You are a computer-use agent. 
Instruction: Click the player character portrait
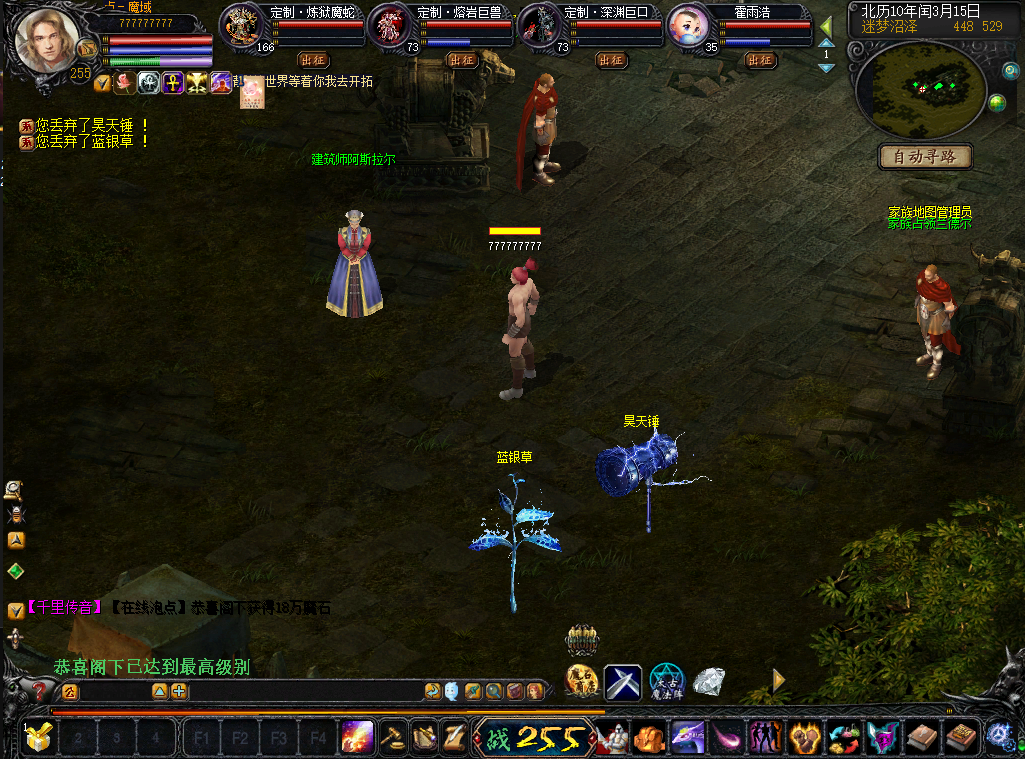46,40
